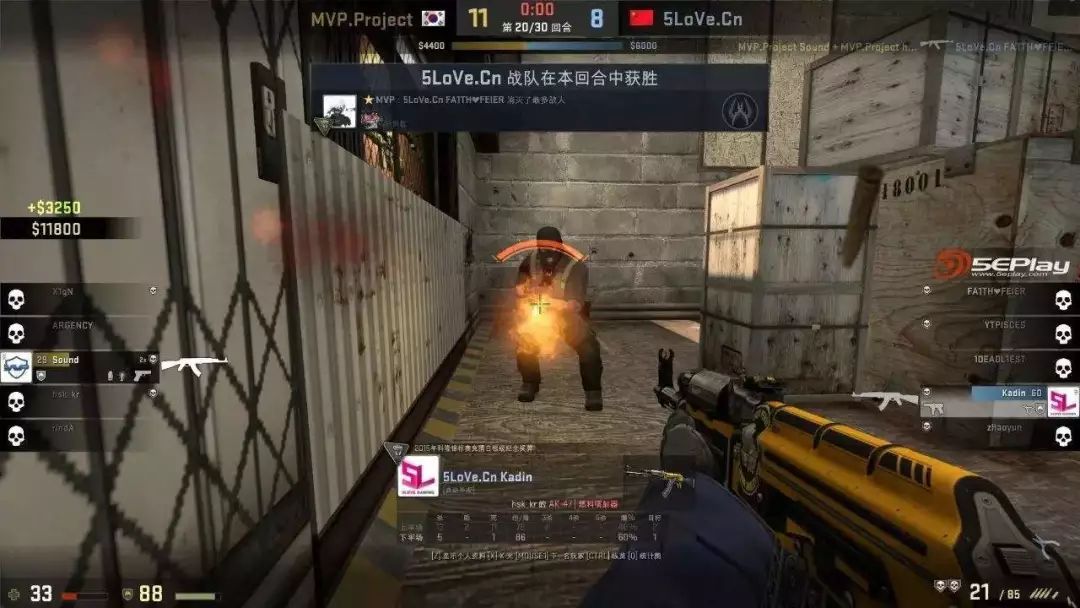Open the 5LoVe.Cn Kadin spectated player card

click(487, 476)
